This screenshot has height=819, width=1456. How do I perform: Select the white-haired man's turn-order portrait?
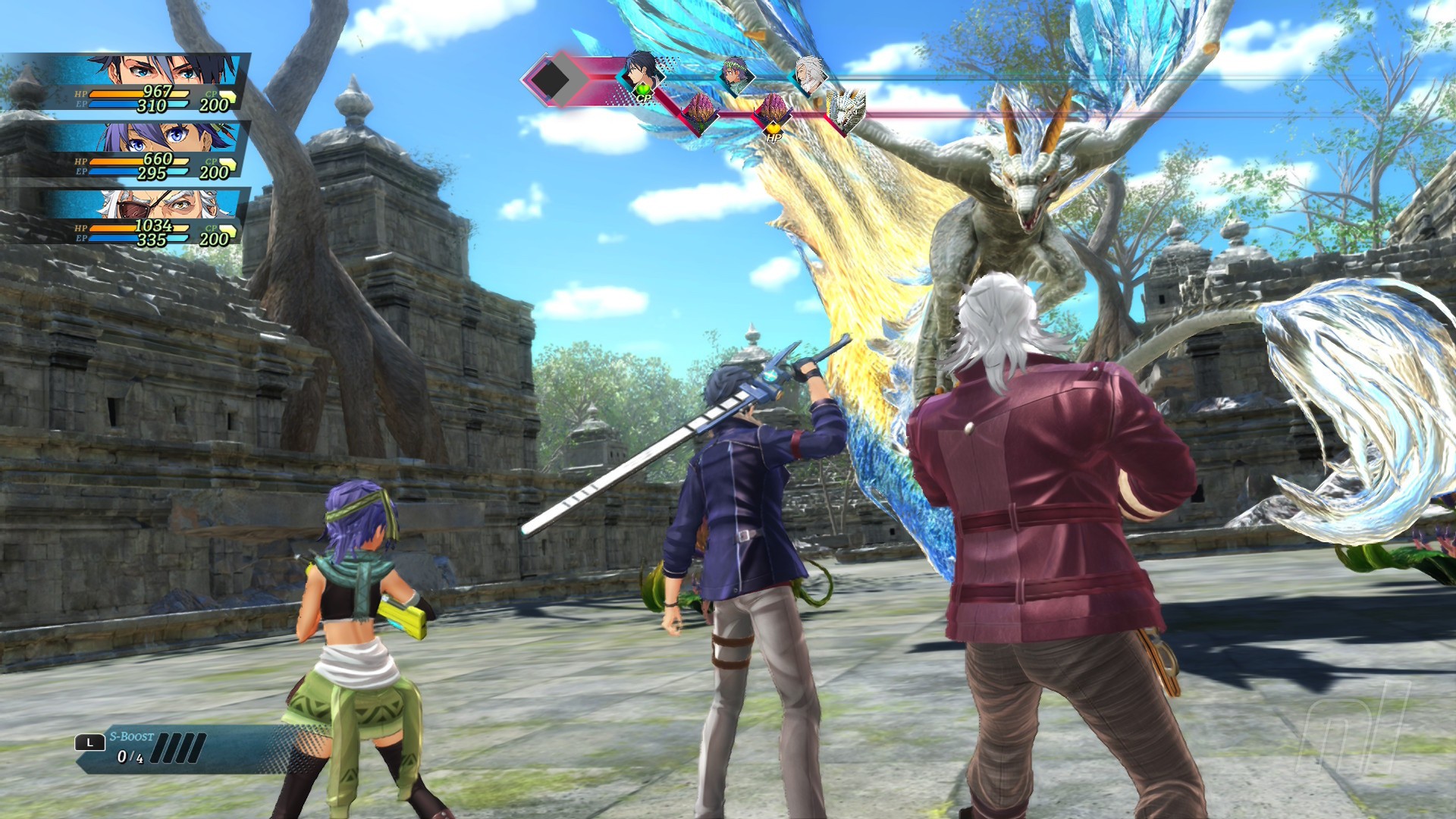809,74
